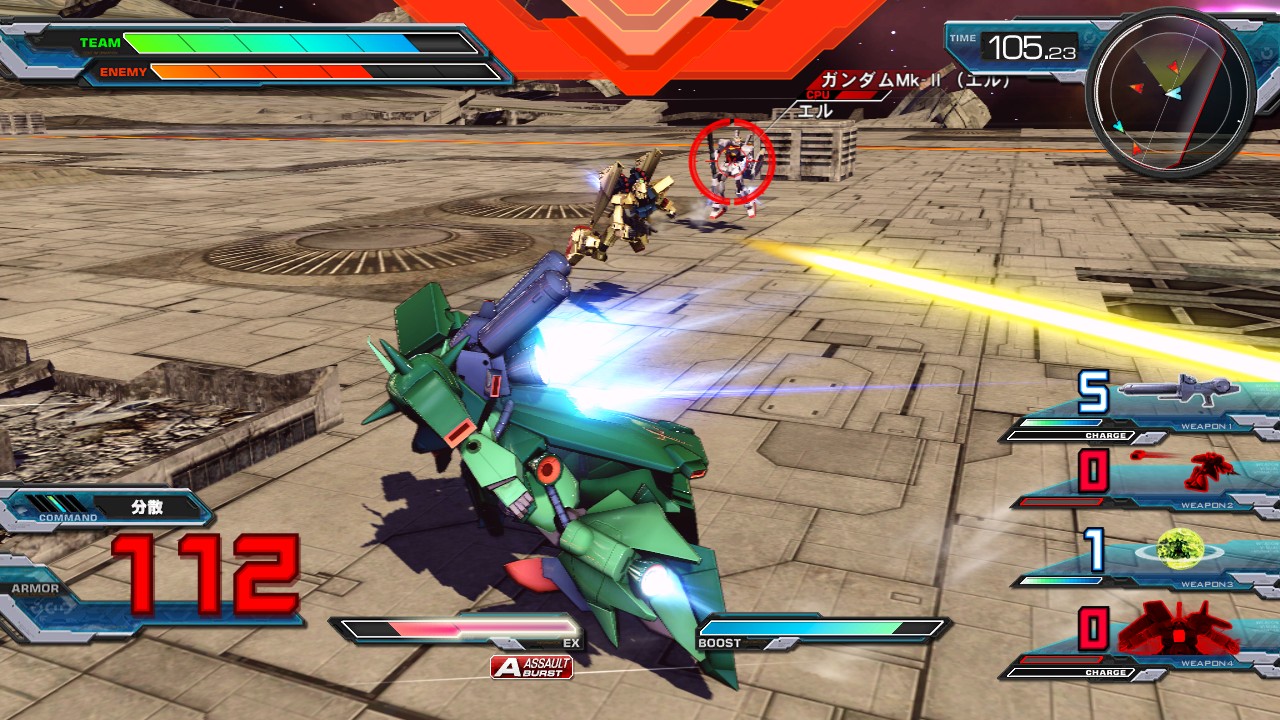Click the Assault Burst badge

point(532,667)
